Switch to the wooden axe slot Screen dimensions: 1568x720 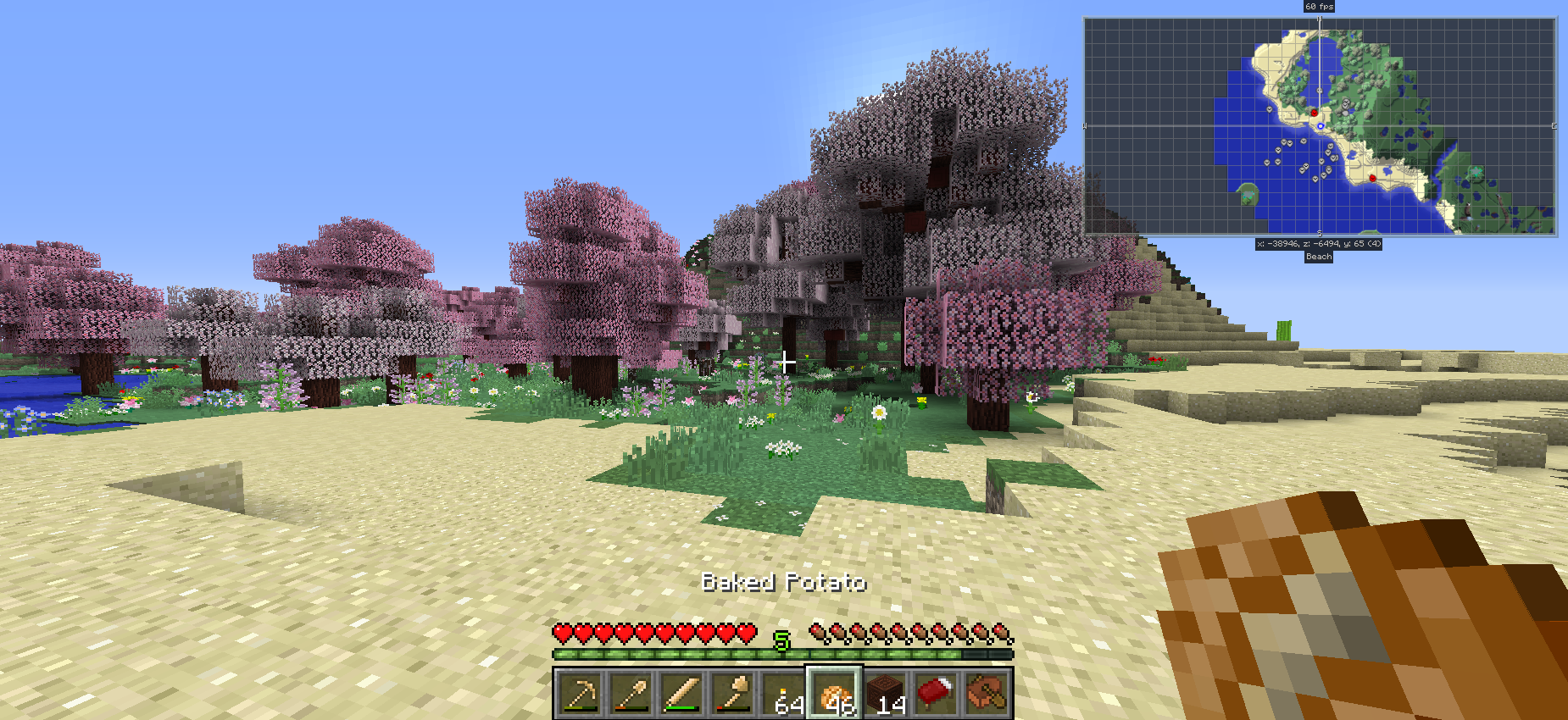click(733, 694)
